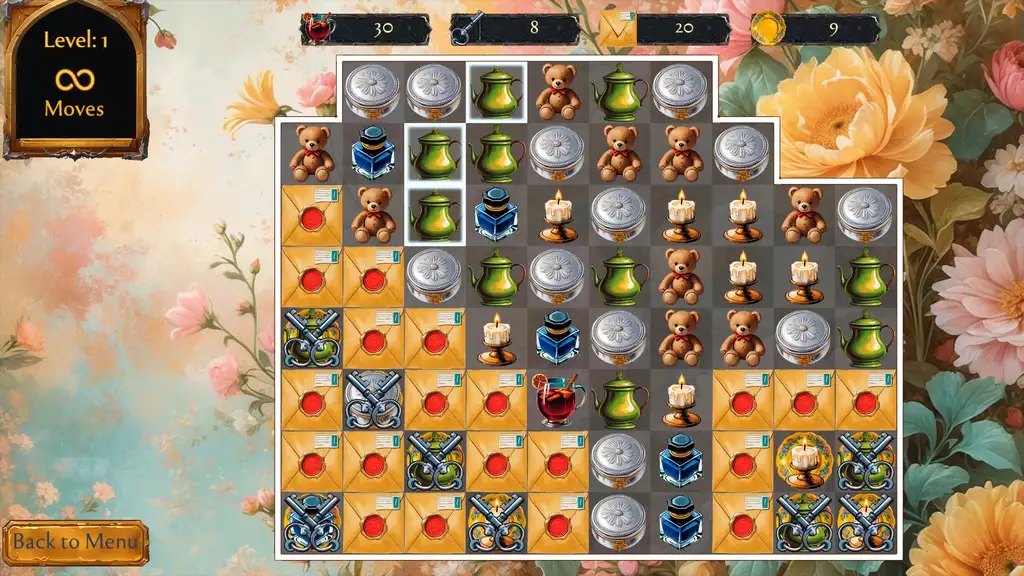Select the silver tile locked with crossed keys
The width and height of the screenshot is (1024, 576).
(x=373, y=400)
